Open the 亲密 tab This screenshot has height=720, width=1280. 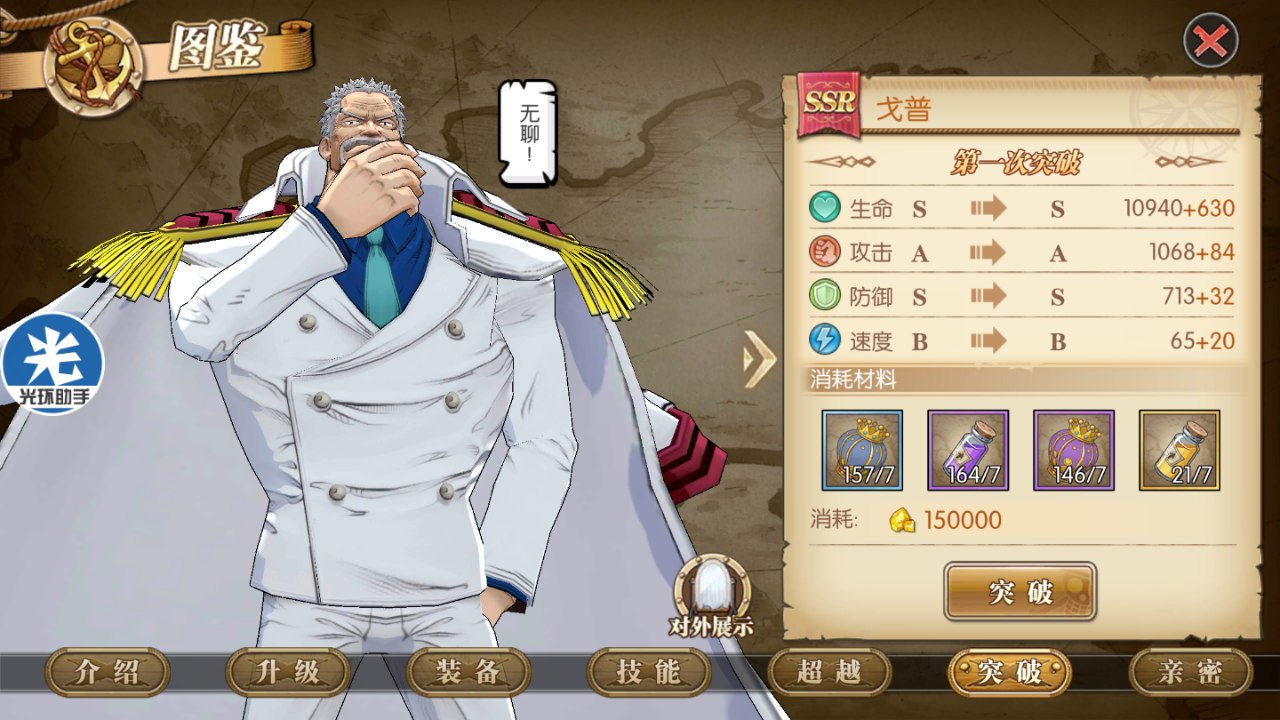pyautogui.click(x=1190, y=672)
